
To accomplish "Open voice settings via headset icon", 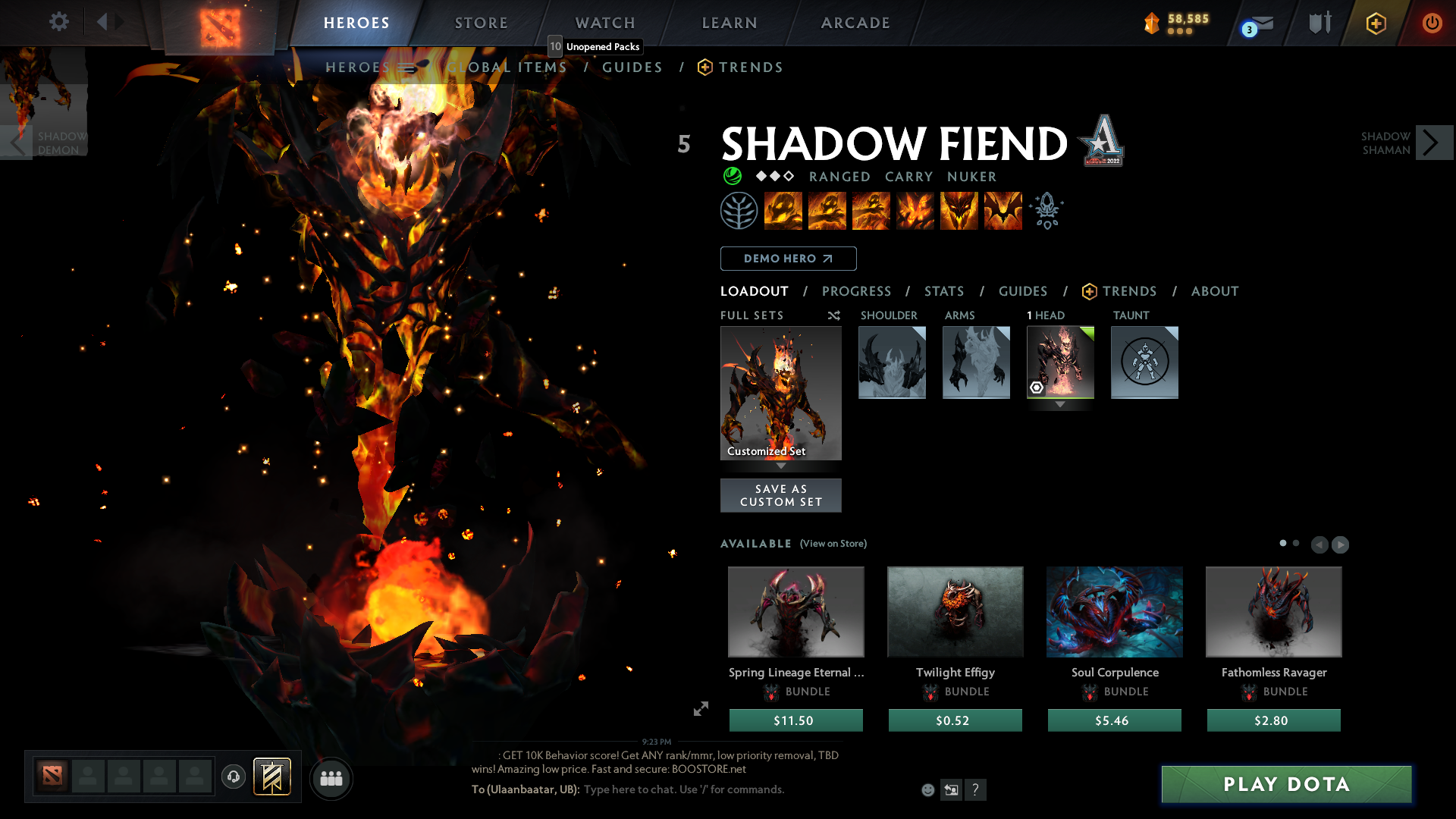I will (234, 777).
